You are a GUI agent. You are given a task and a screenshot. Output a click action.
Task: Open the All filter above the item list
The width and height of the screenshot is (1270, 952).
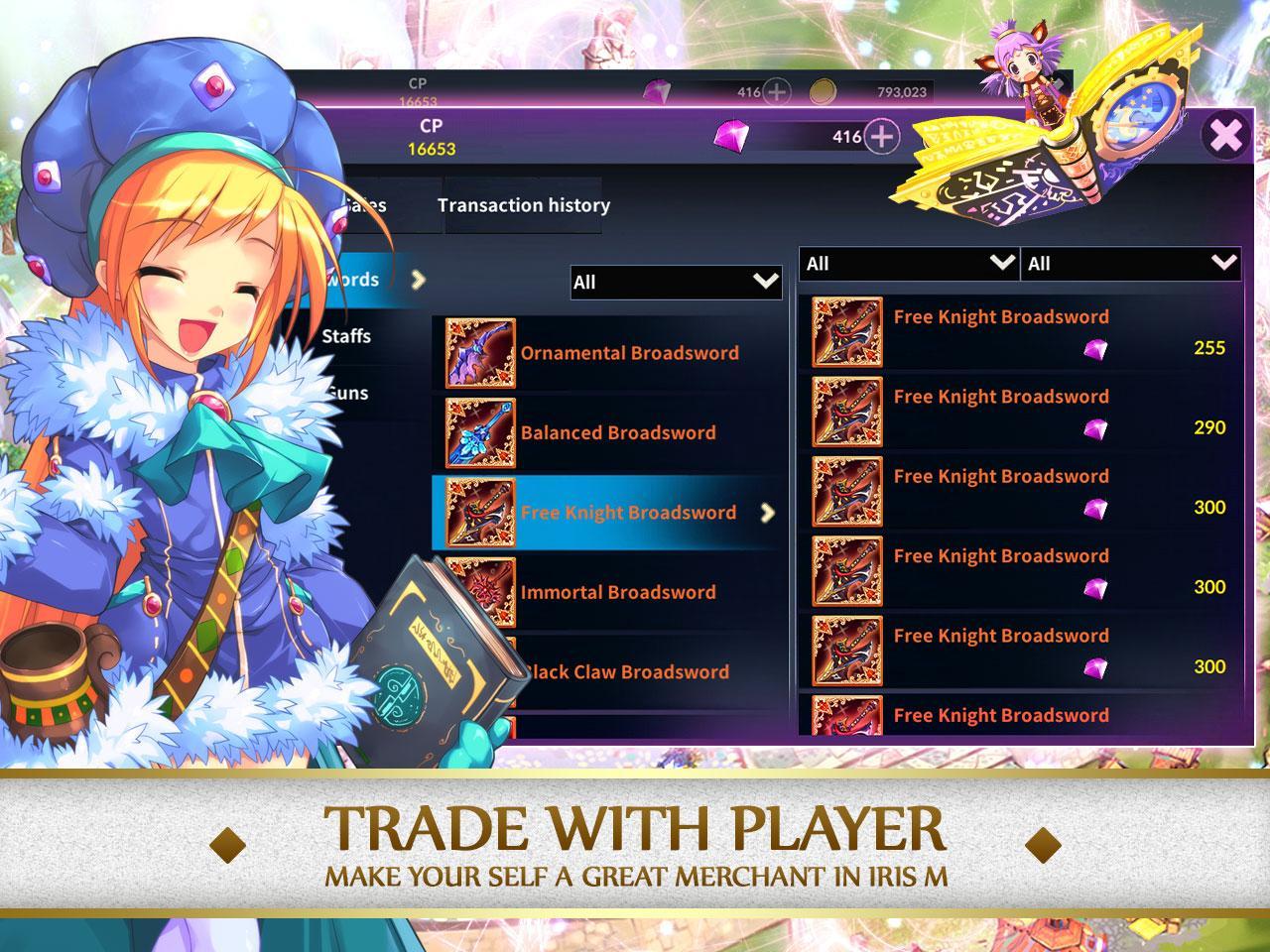pyautogui.click(x=675, y=283)
